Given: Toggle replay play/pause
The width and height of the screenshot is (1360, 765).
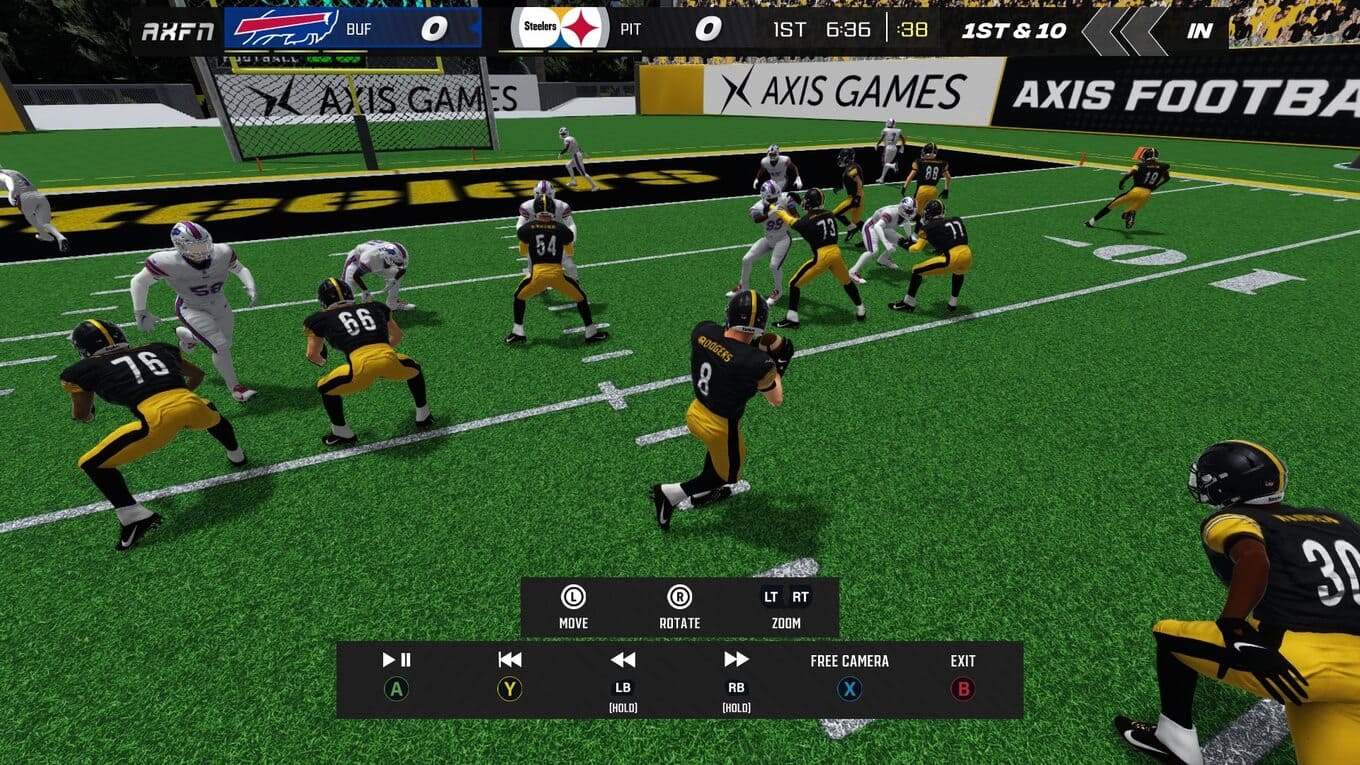Looking at the screenshot, I should [397, 675].
